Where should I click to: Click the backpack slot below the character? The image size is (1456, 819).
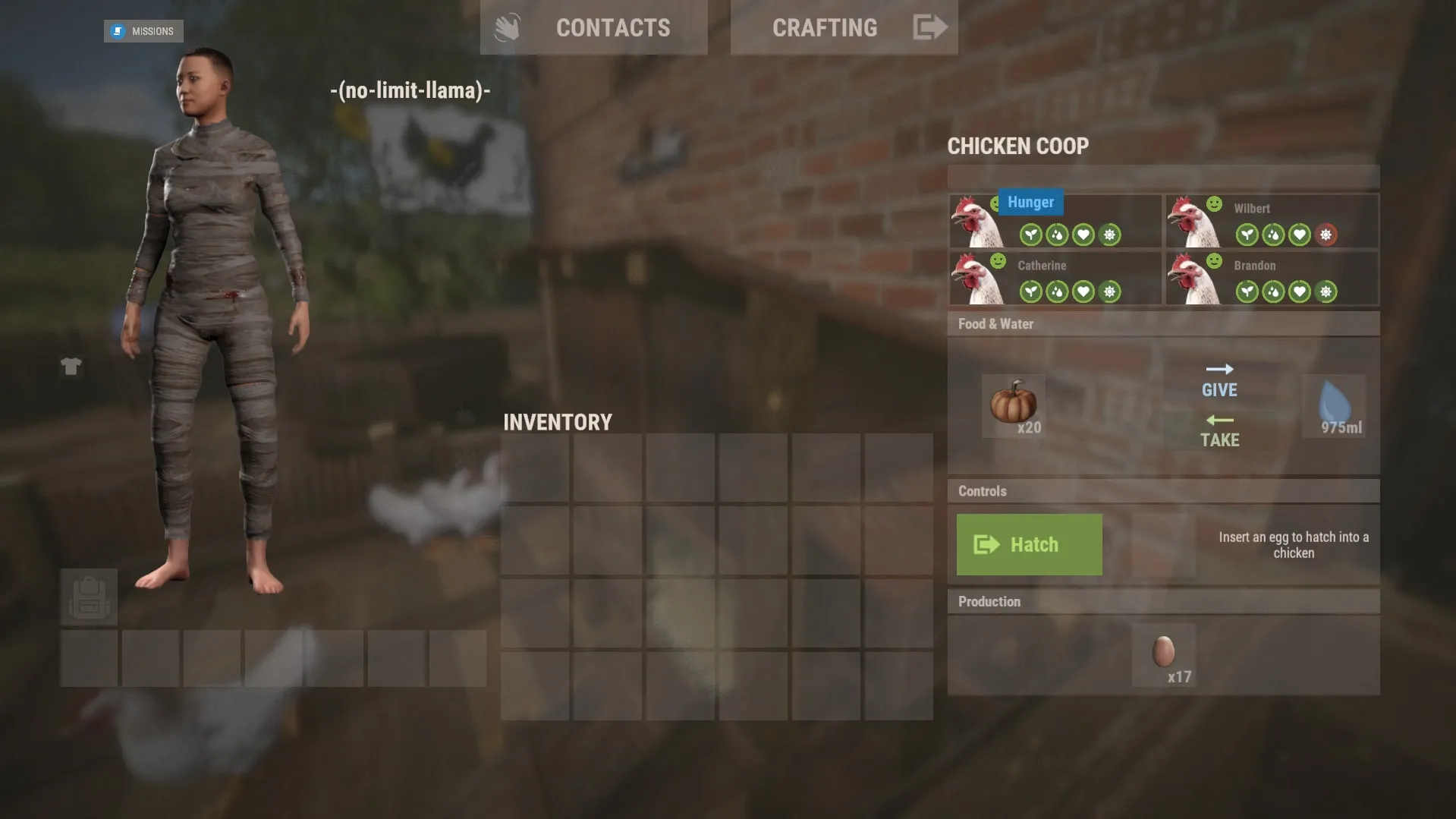coord(89,597)
